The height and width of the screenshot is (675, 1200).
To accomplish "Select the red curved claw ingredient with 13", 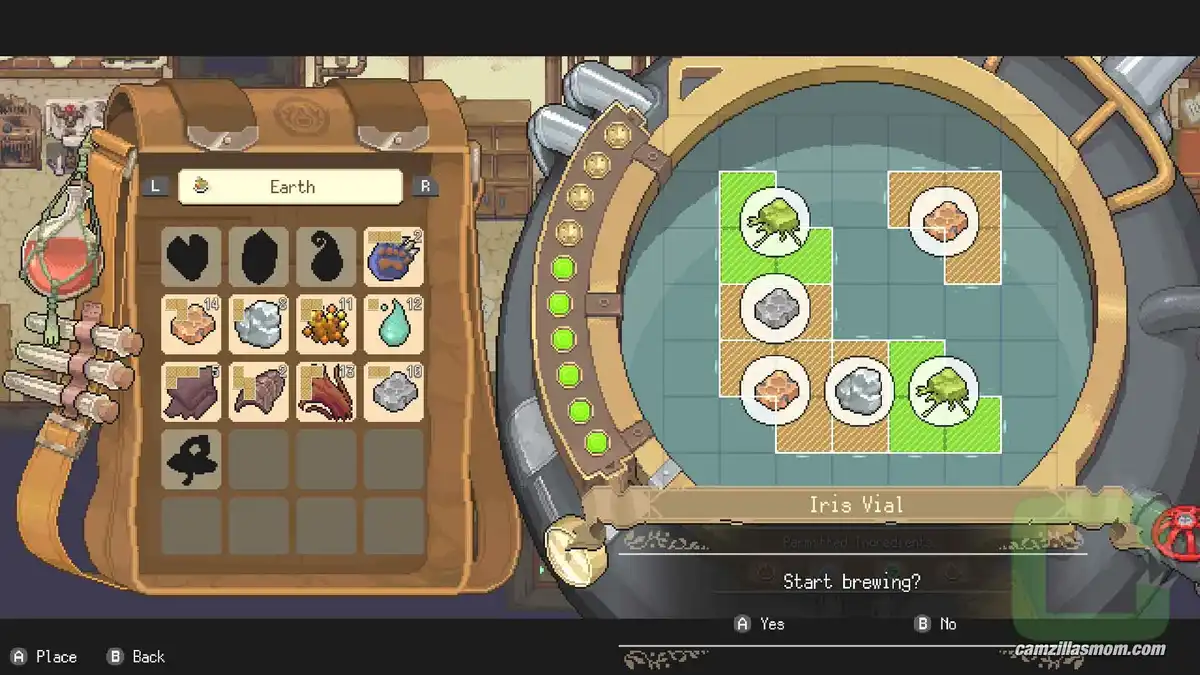I will pos(326,392).
